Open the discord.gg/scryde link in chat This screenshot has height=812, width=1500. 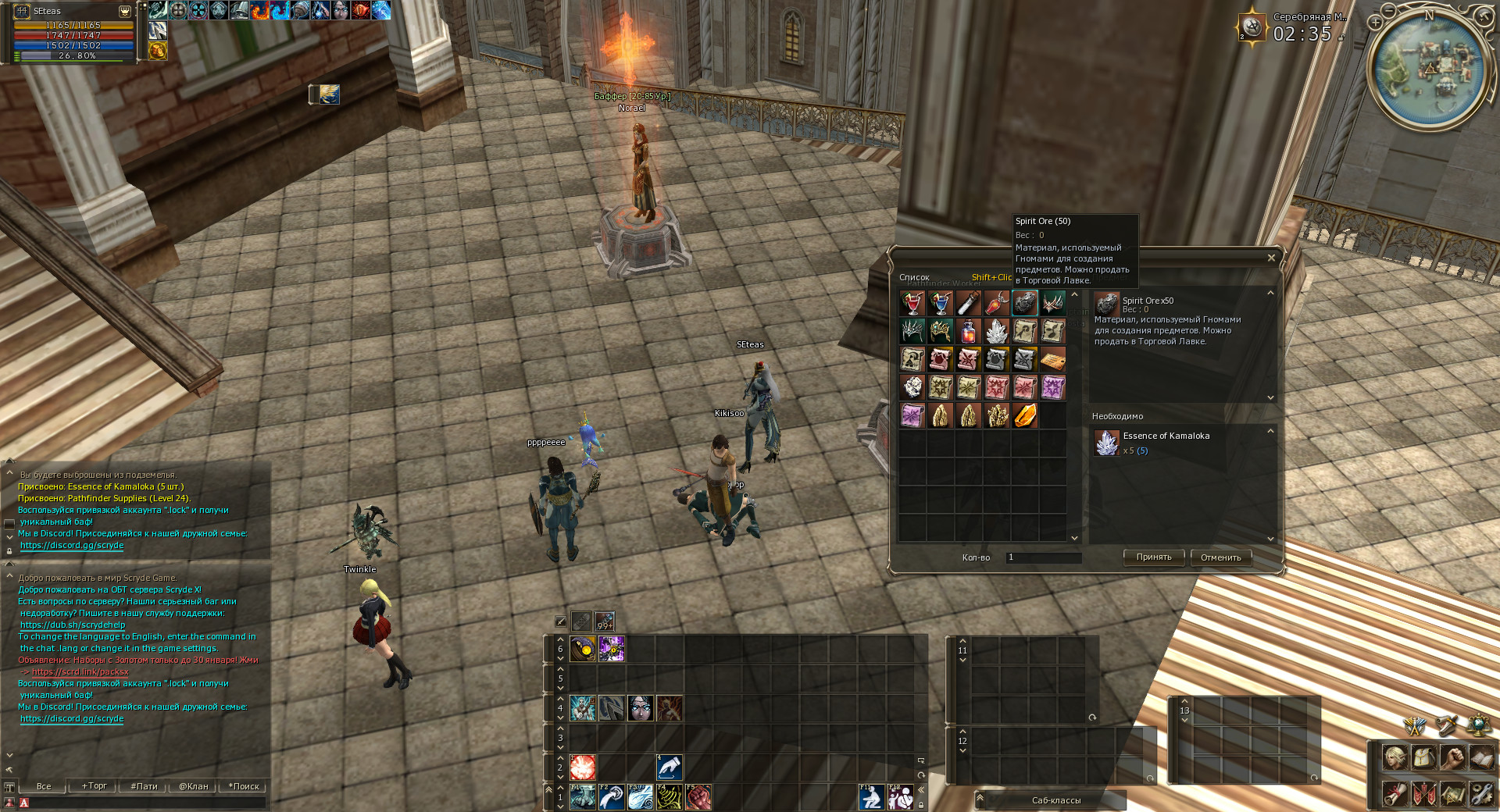click(x=72, y=718)
